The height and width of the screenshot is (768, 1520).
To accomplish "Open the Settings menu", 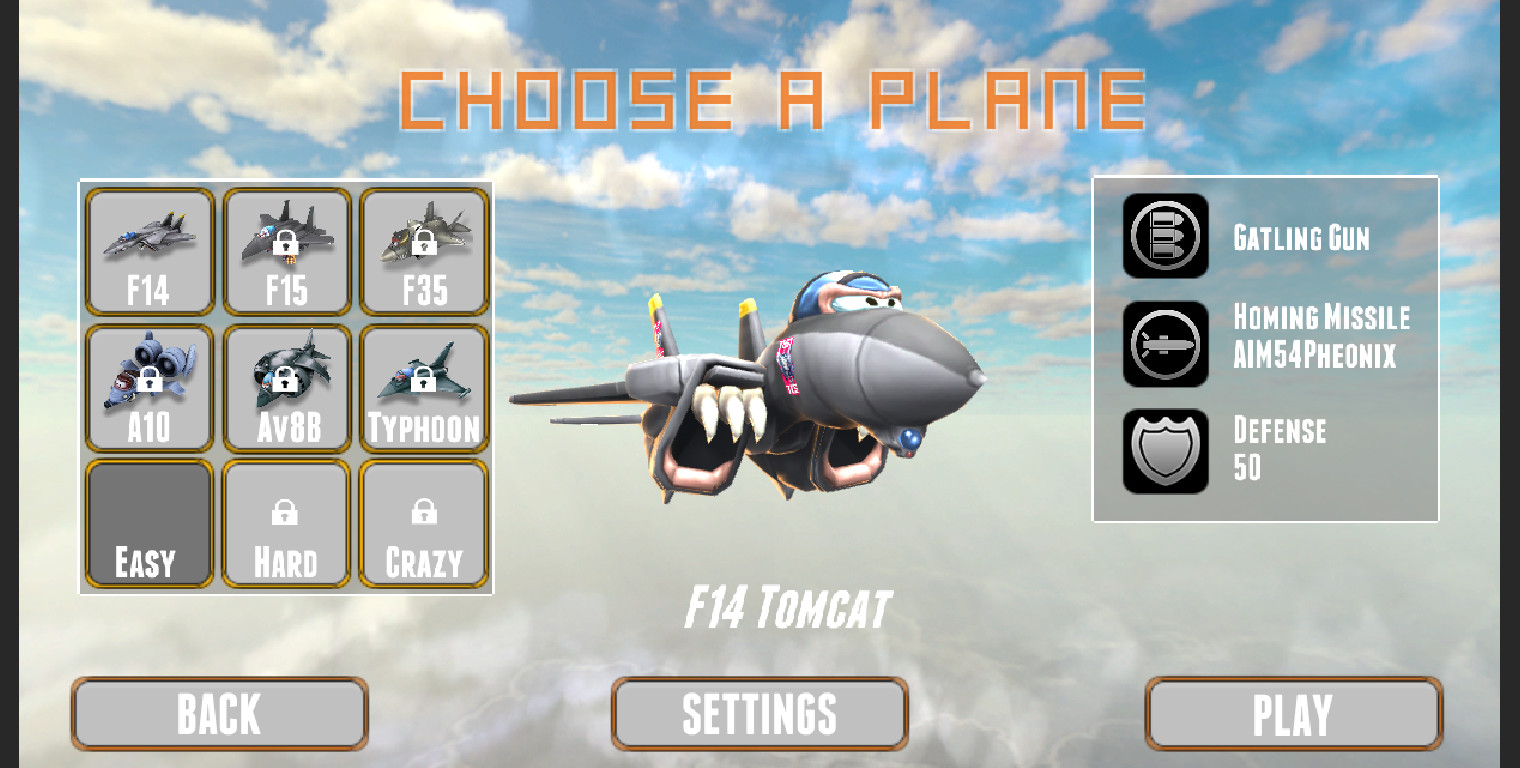I will 759,712.
